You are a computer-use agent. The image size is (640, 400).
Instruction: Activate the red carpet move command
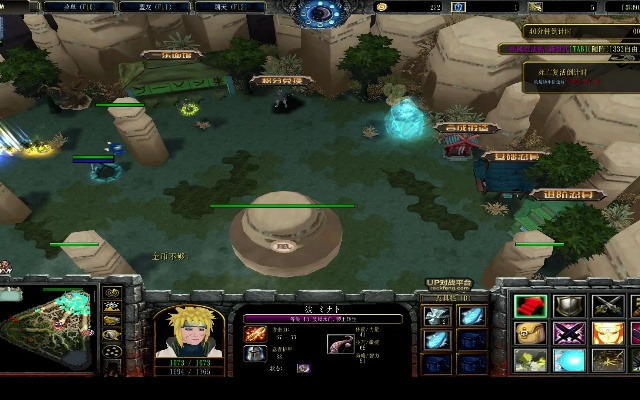coord(529,306)
